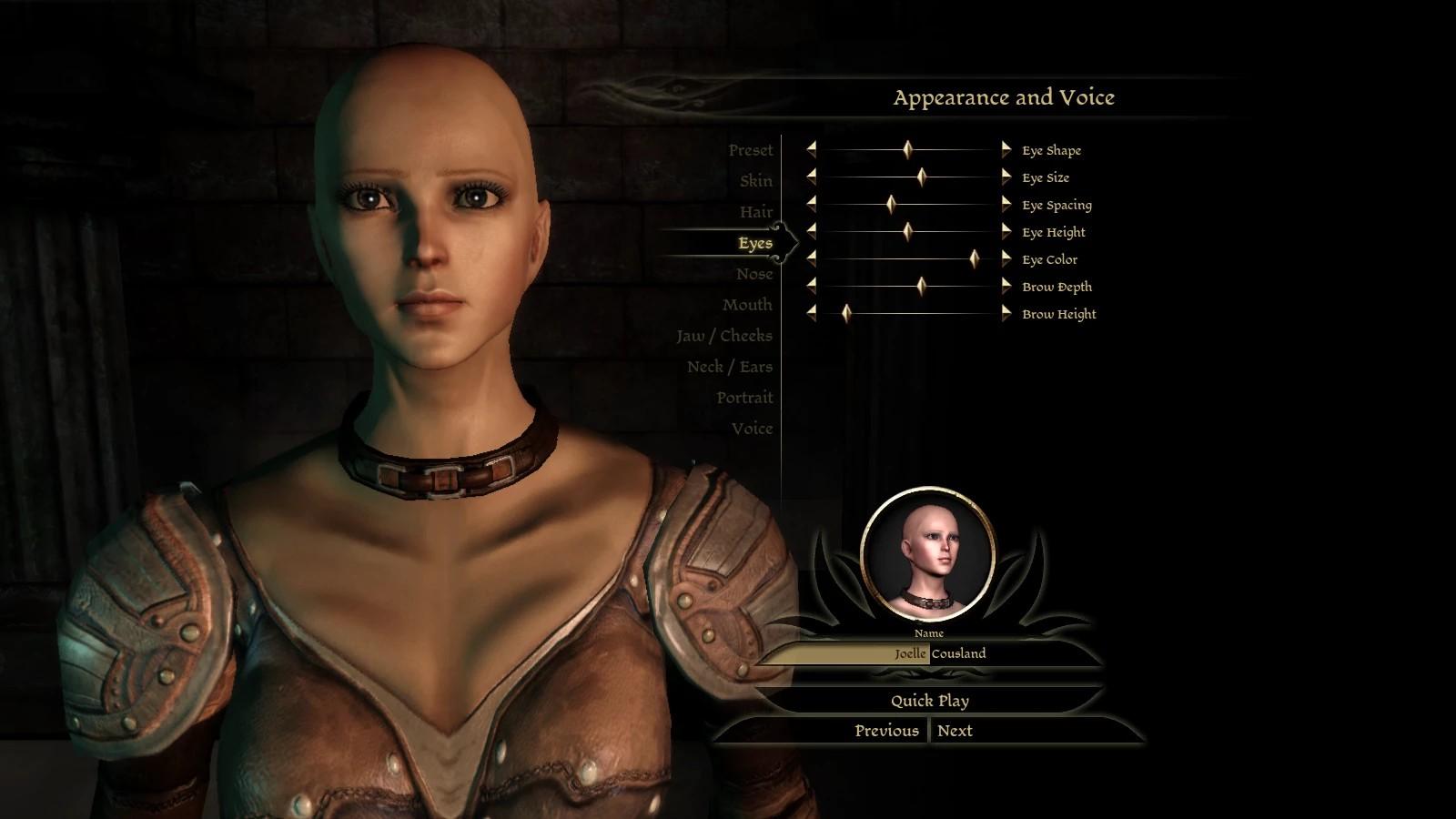Continue with the Next button
Screen dimensions: 1456x819
(955, 731)
